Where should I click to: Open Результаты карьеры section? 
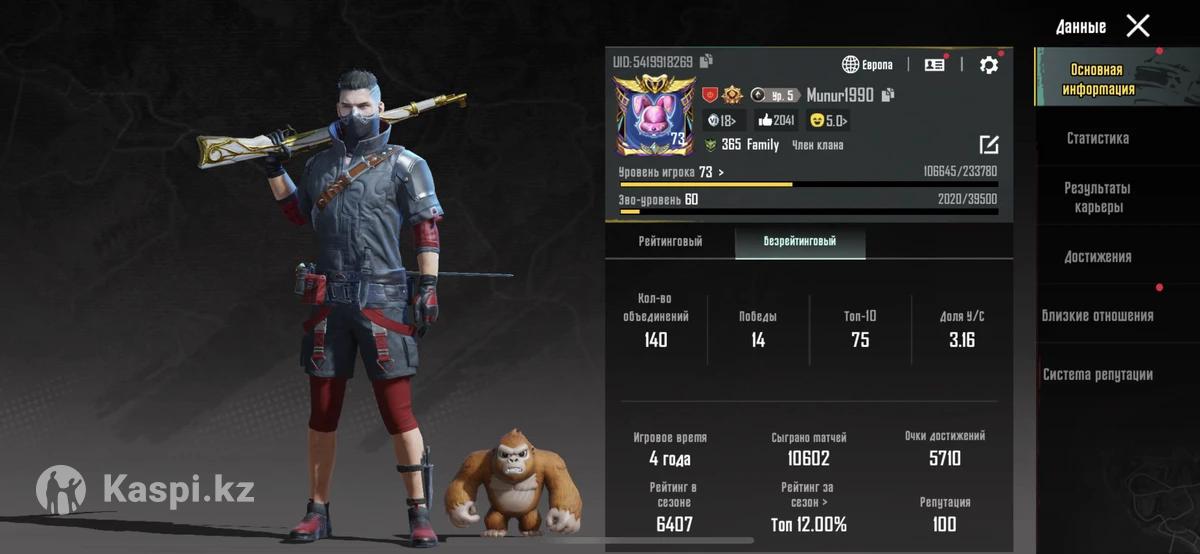(x=1097, y=198)
